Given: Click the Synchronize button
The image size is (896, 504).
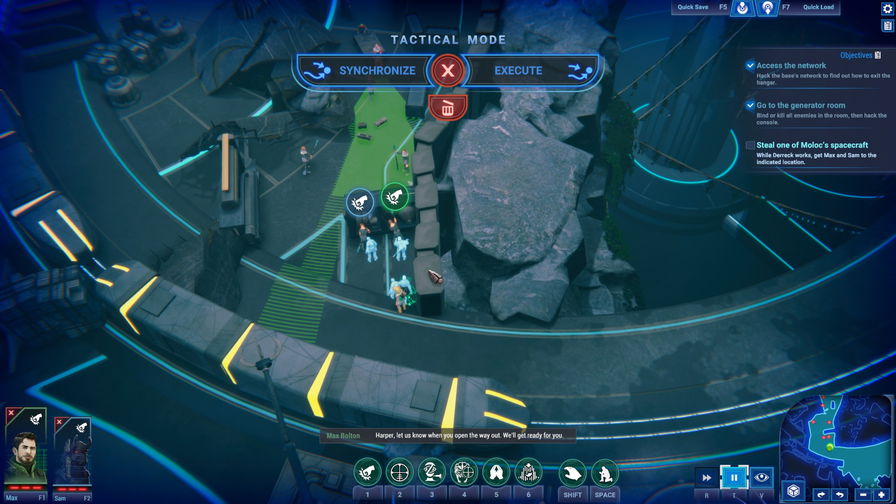Looking at the screenshot, I should [x=362, y=70].
